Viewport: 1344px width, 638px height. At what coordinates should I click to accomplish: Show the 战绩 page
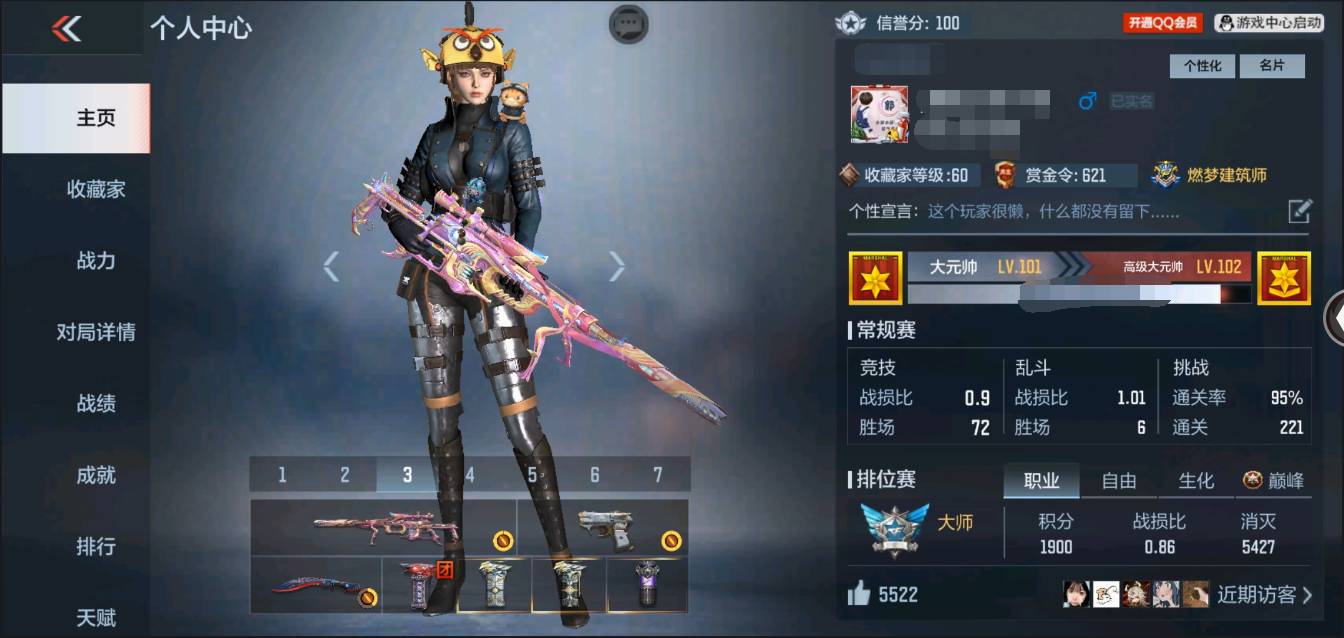click(96, 403)
